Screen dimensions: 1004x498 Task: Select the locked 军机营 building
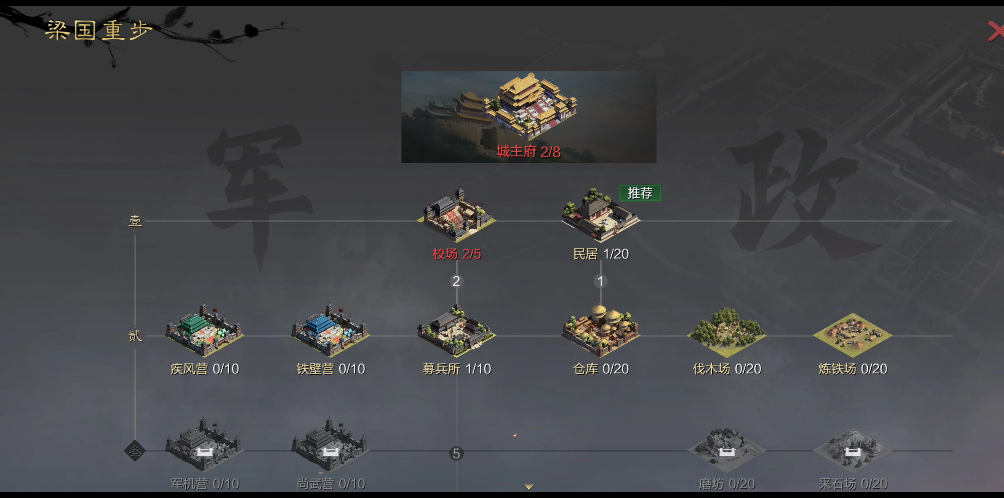pos(204,452)
